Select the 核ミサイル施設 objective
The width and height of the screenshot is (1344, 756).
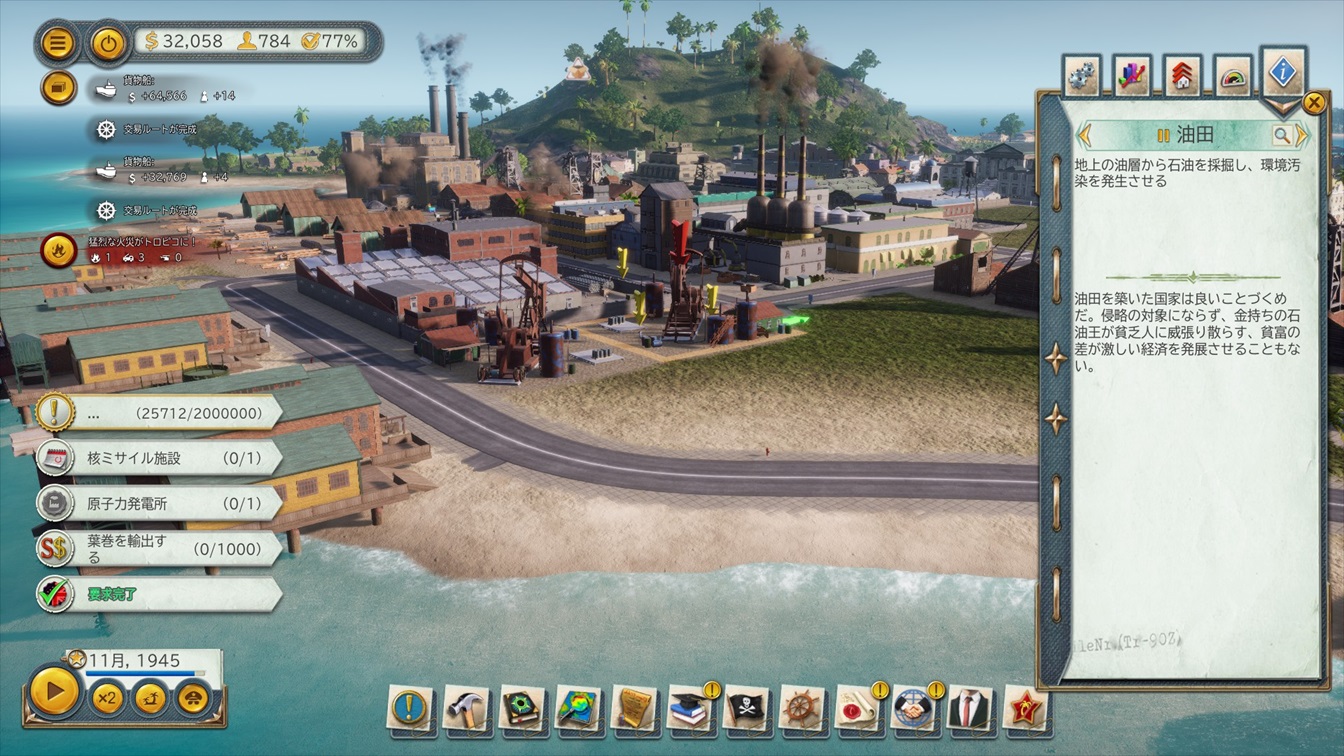tap(160, 458)
